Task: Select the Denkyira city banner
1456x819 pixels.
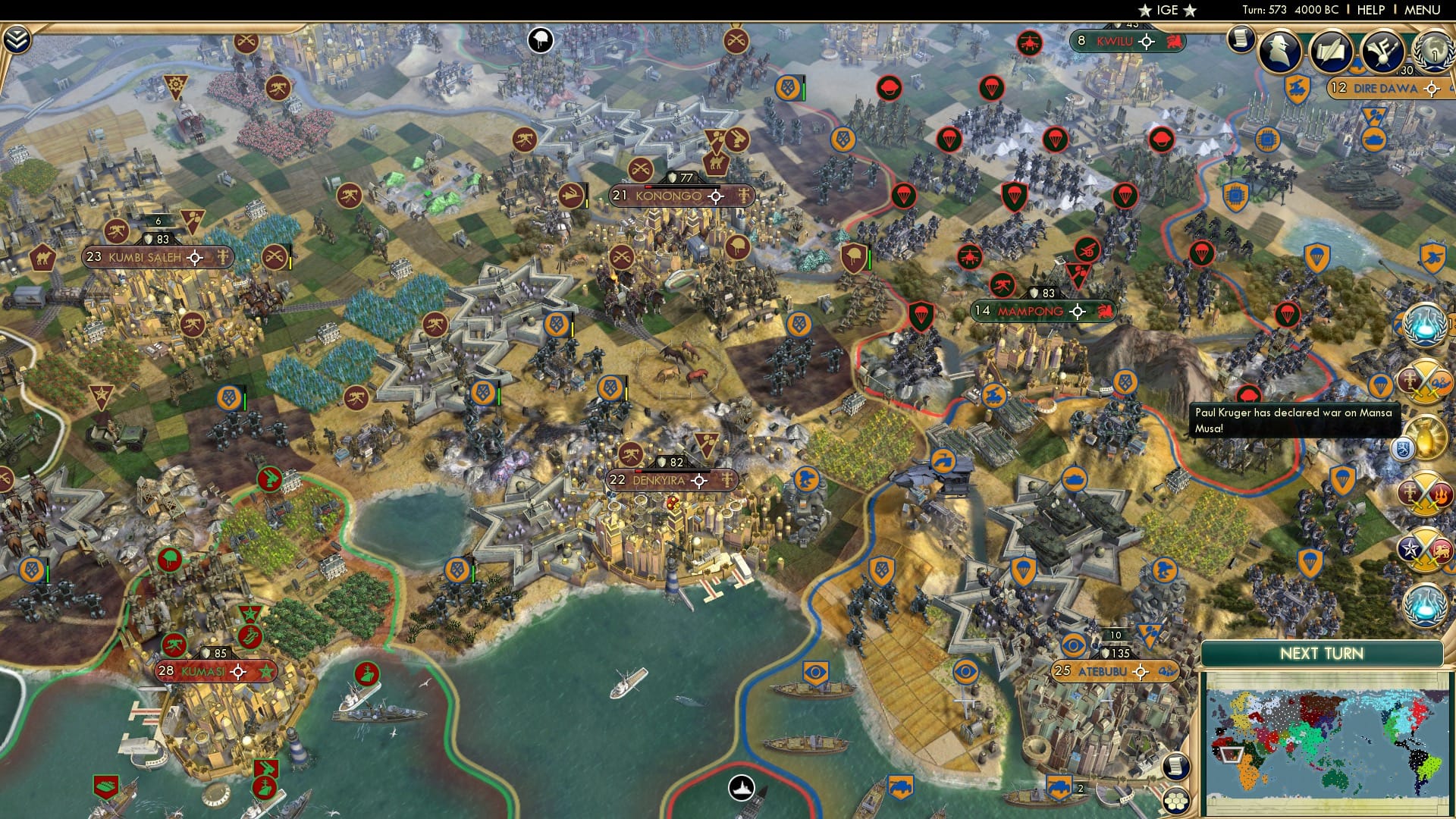Action: tap(664, 479)
